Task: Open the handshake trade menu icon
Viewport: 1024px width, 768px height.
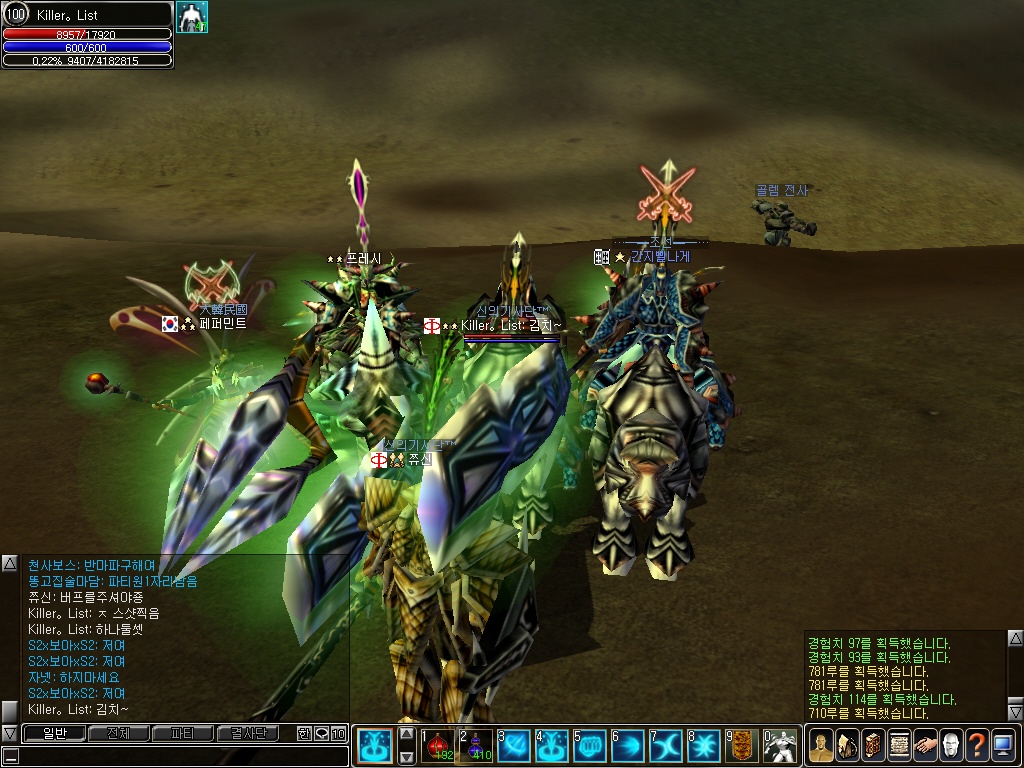Action: 925,746
